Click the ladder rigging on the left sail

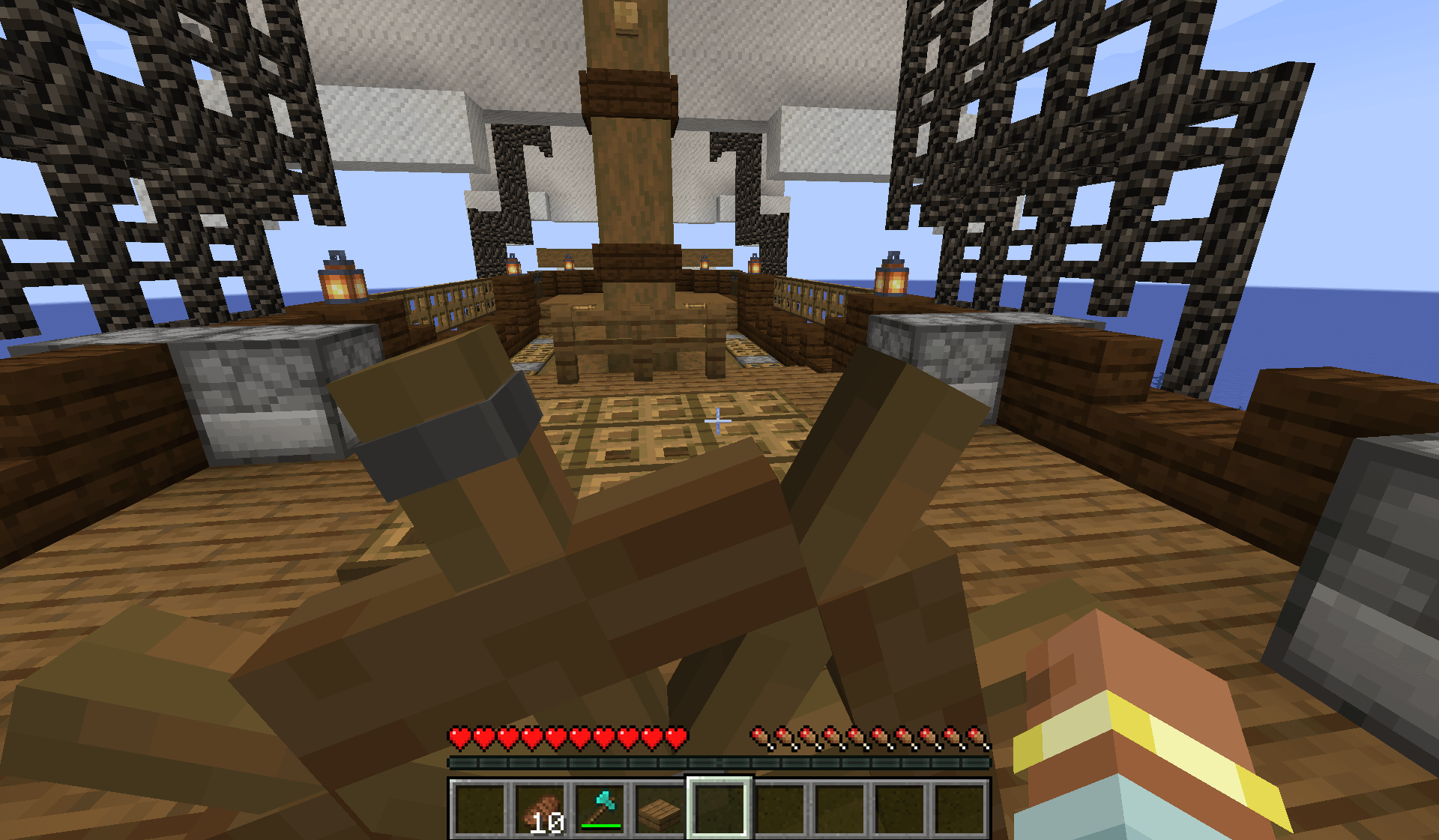pyautogui.click(x=150, y=150)
